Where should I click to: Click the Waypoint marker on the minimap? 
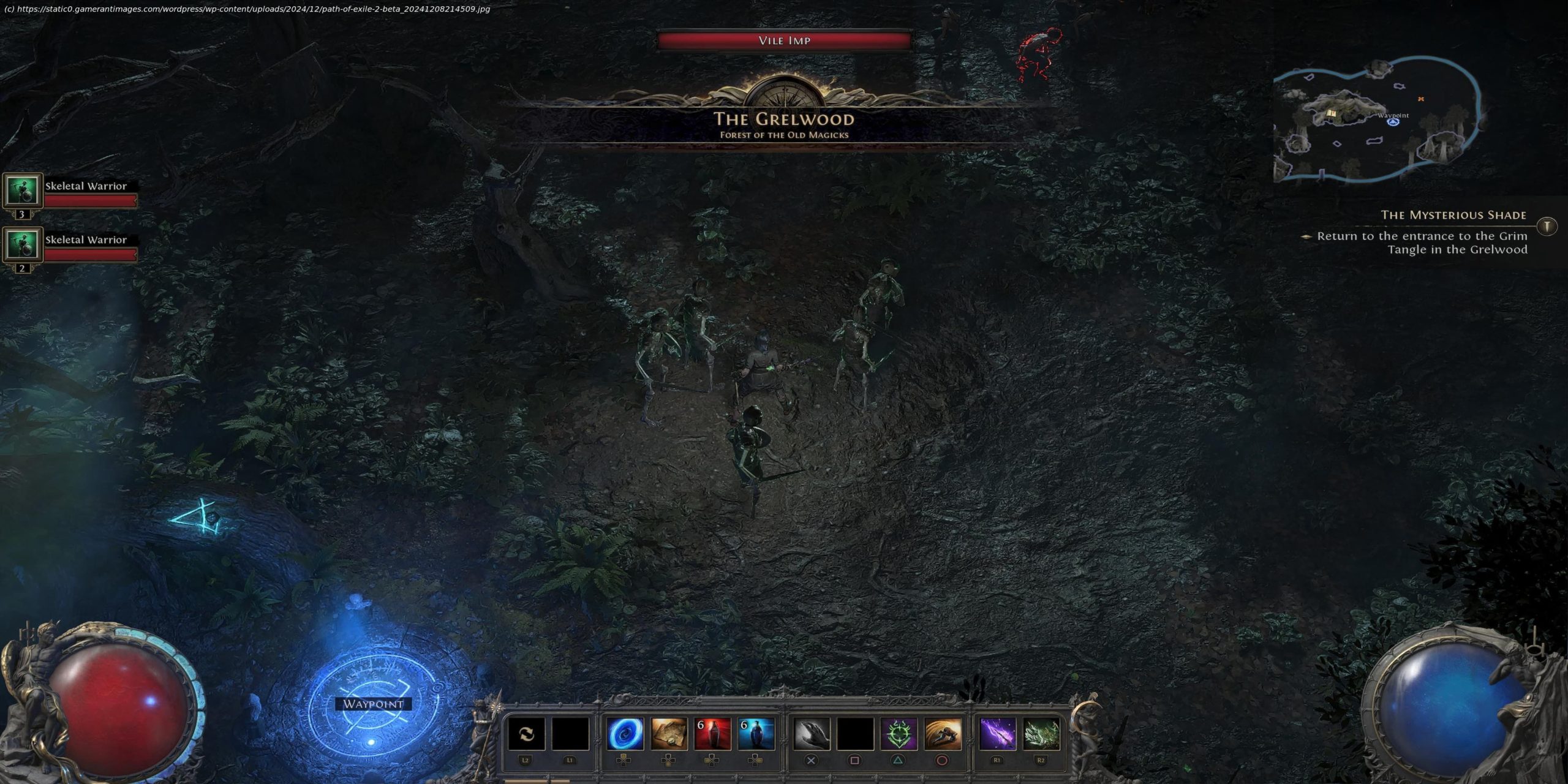tap(1393, 122)
